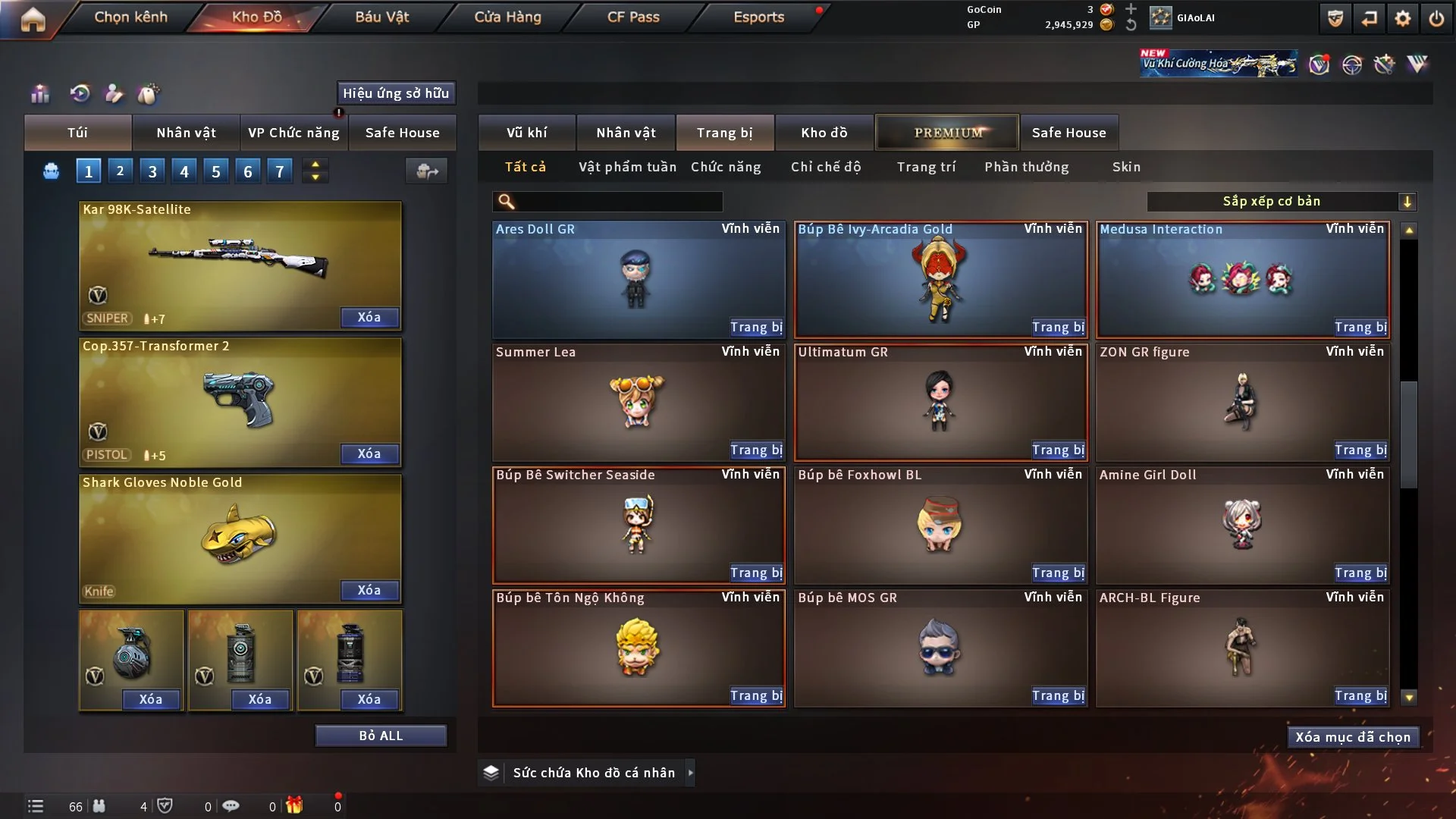Filter items by Chức năng
The width and height of the screenshot is (1456, 819).
coord(726,167)
